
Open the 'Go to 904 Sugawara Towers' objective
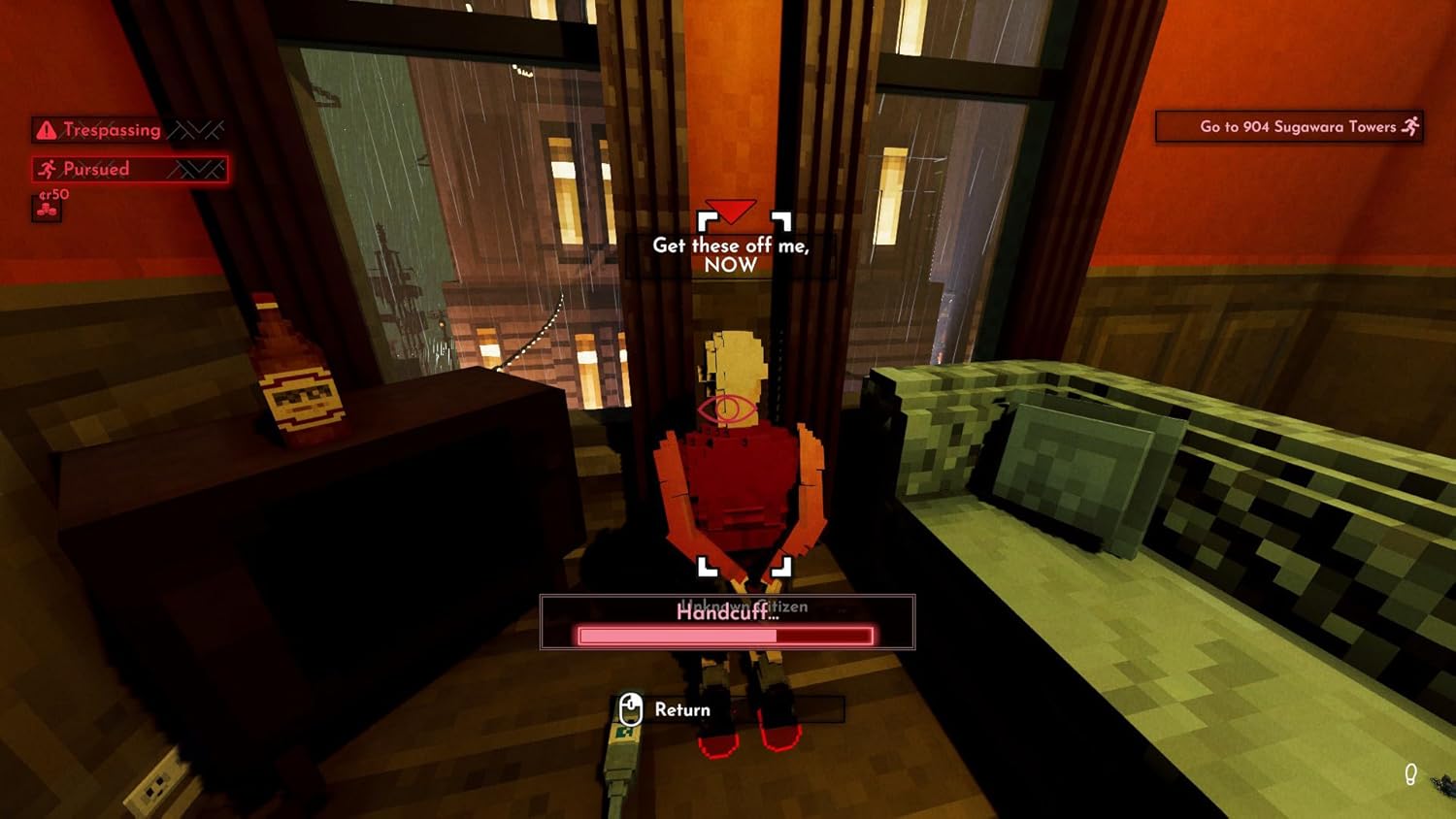(x=1291, y=126)
